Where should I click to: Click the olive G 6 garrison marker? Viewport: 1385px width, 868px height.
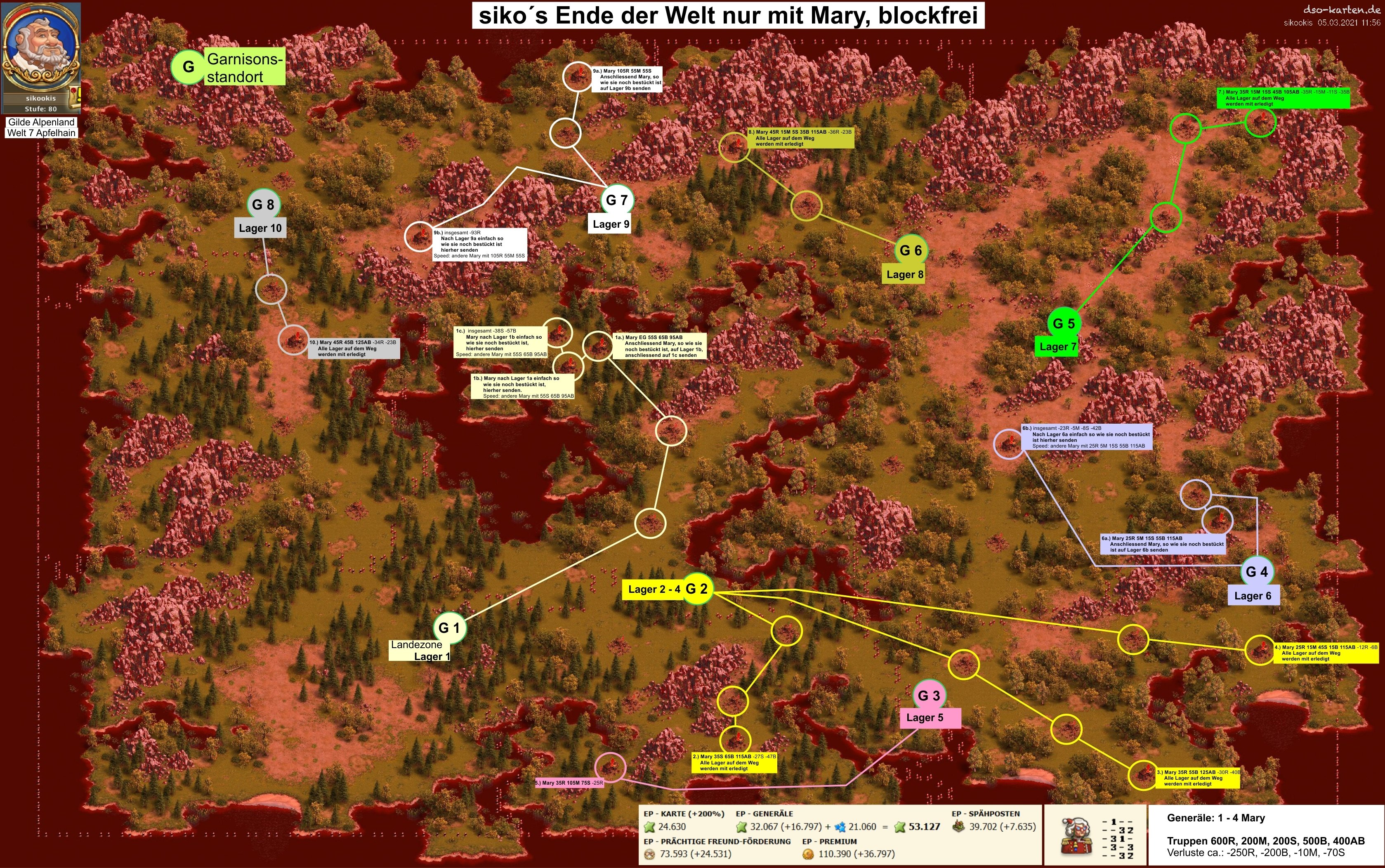click(x=910, y=250)
